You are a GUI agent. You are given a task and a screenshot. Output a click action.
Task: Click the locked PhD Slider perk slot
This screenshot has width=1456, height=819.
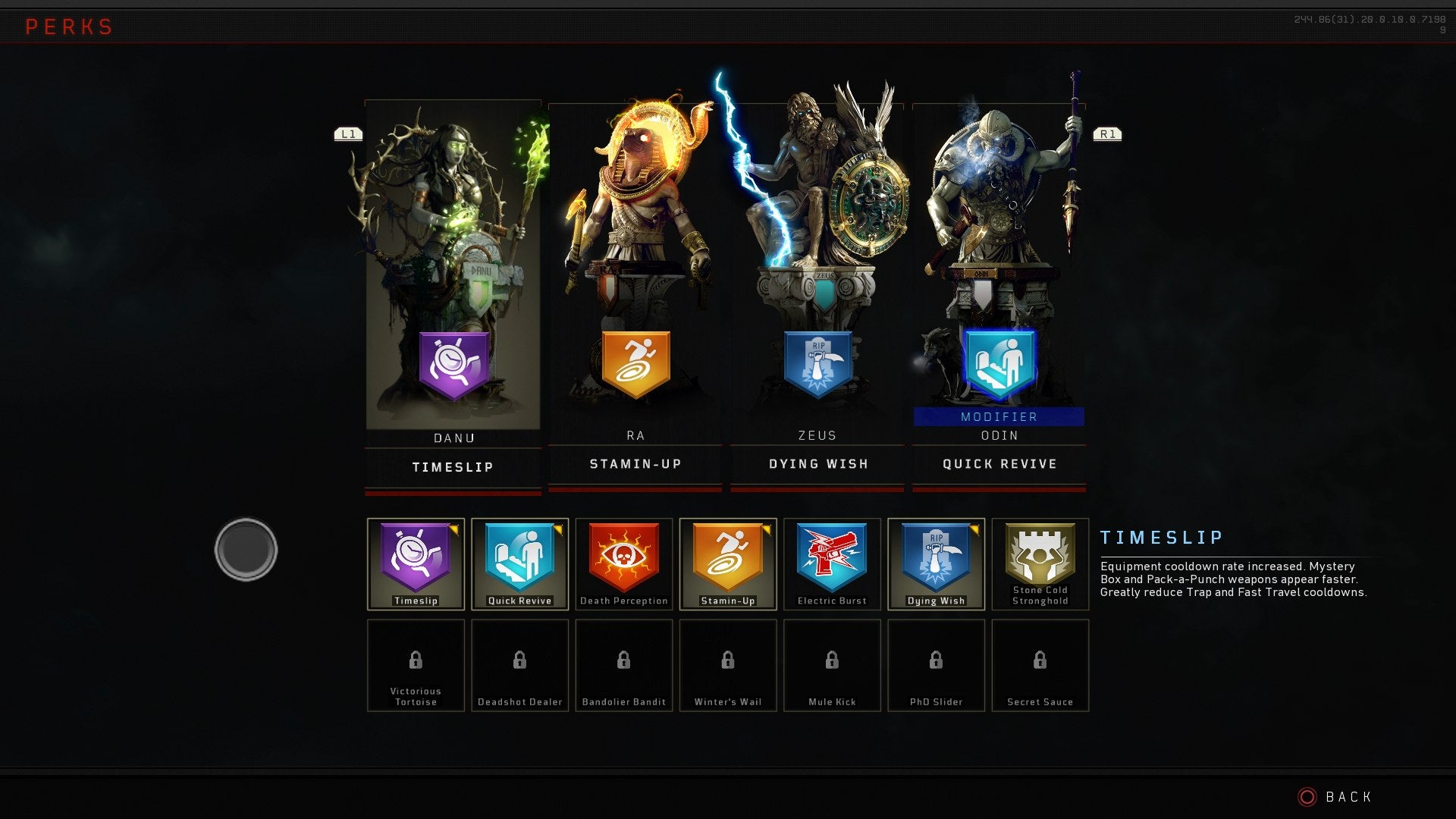click(935, 664)
